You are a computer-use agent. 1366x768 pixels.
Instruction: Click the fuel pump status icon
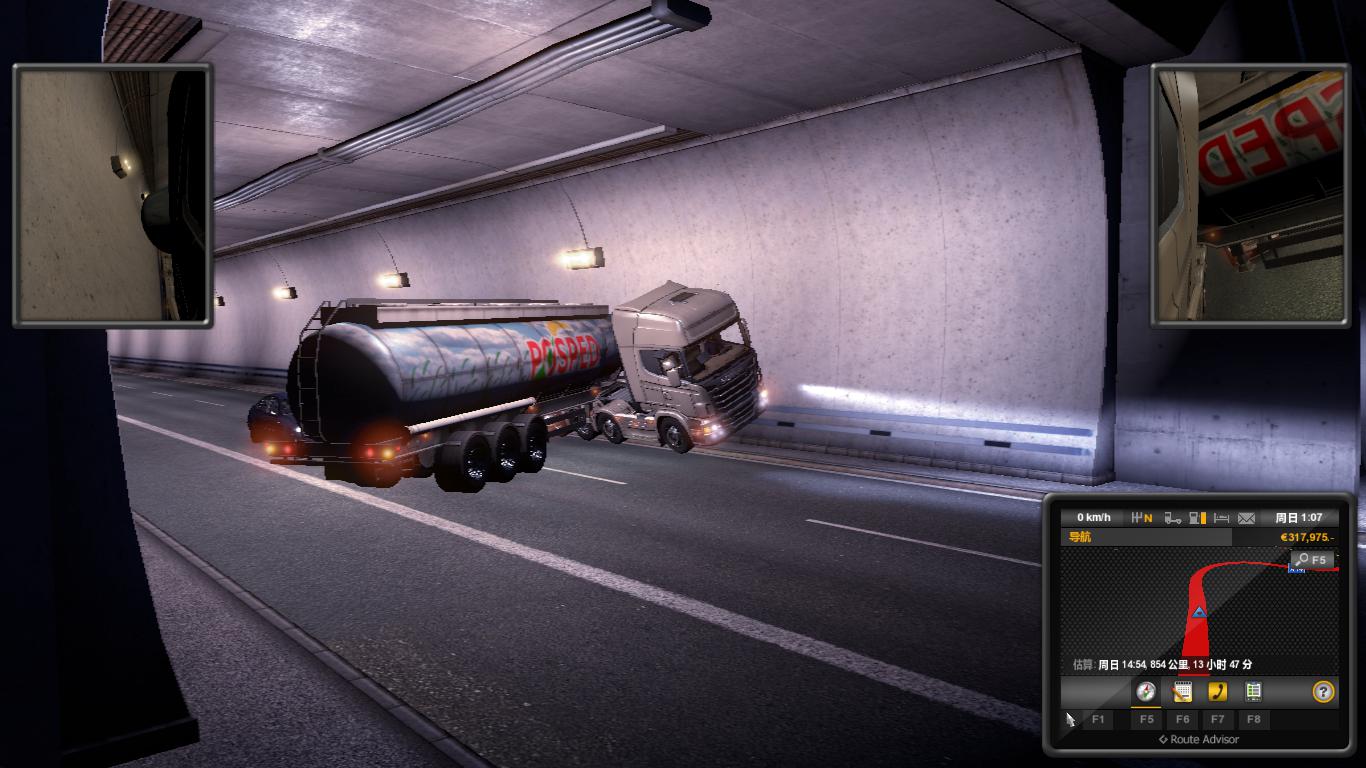coord(1197,518)
